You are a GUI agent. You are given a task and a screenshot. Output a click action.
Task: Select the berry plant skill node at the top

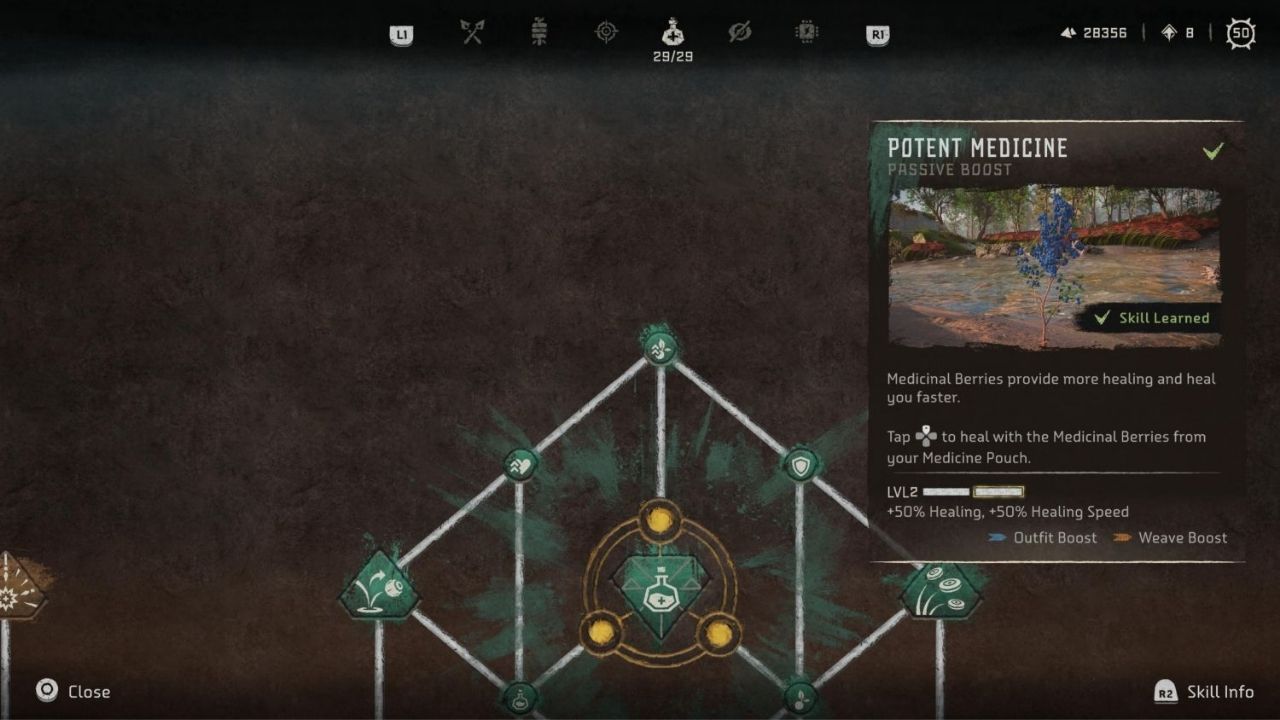click(660, 348)
